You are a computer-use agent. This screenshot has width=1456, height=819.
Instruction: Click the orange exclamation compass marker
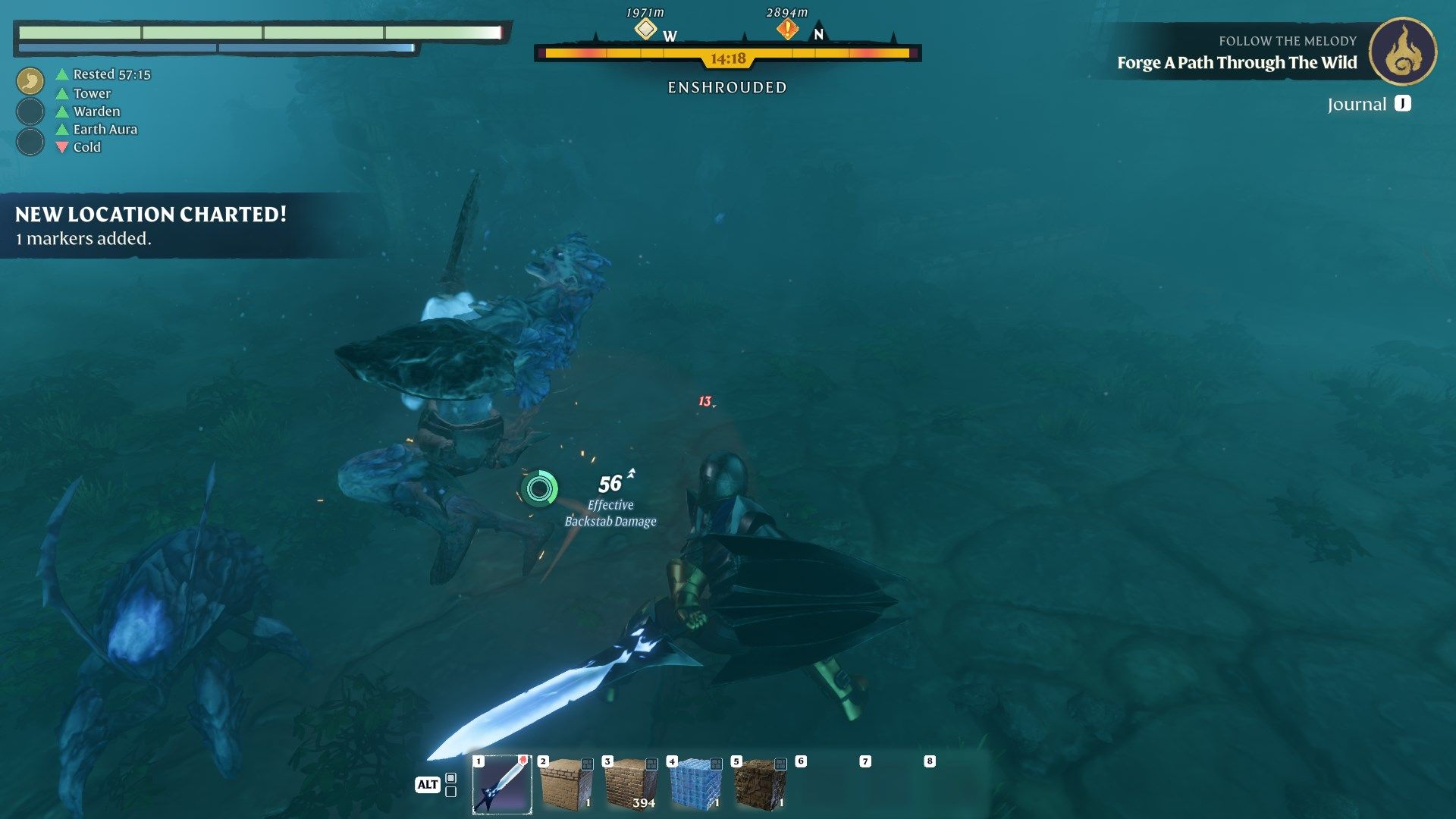(x=787, y=30)
